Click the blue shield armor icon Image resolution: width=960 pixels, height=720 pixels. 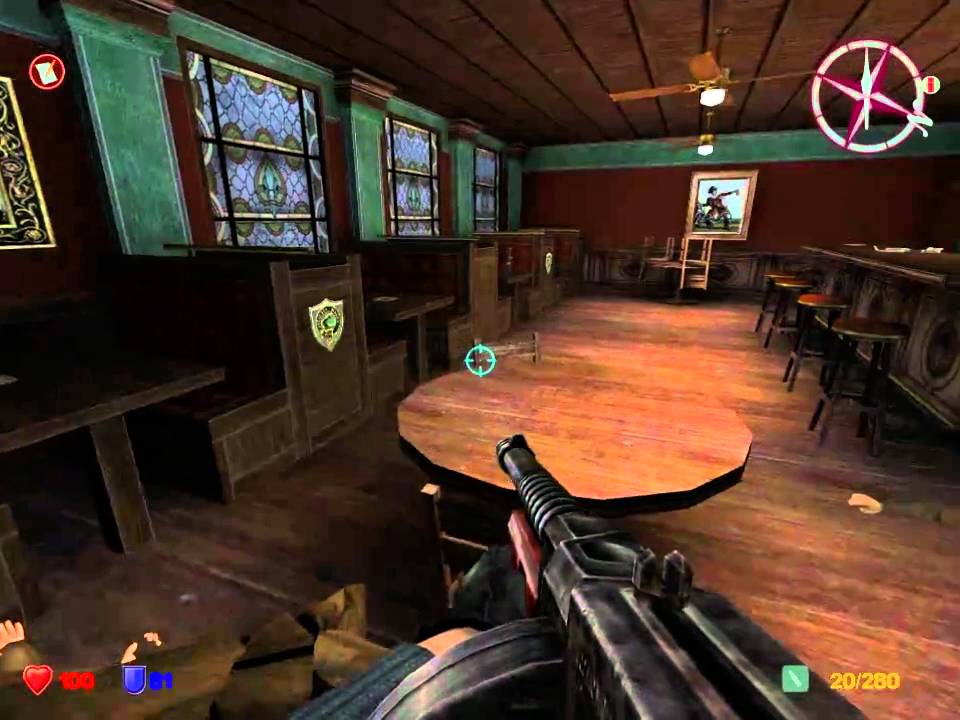coord(132,680)
